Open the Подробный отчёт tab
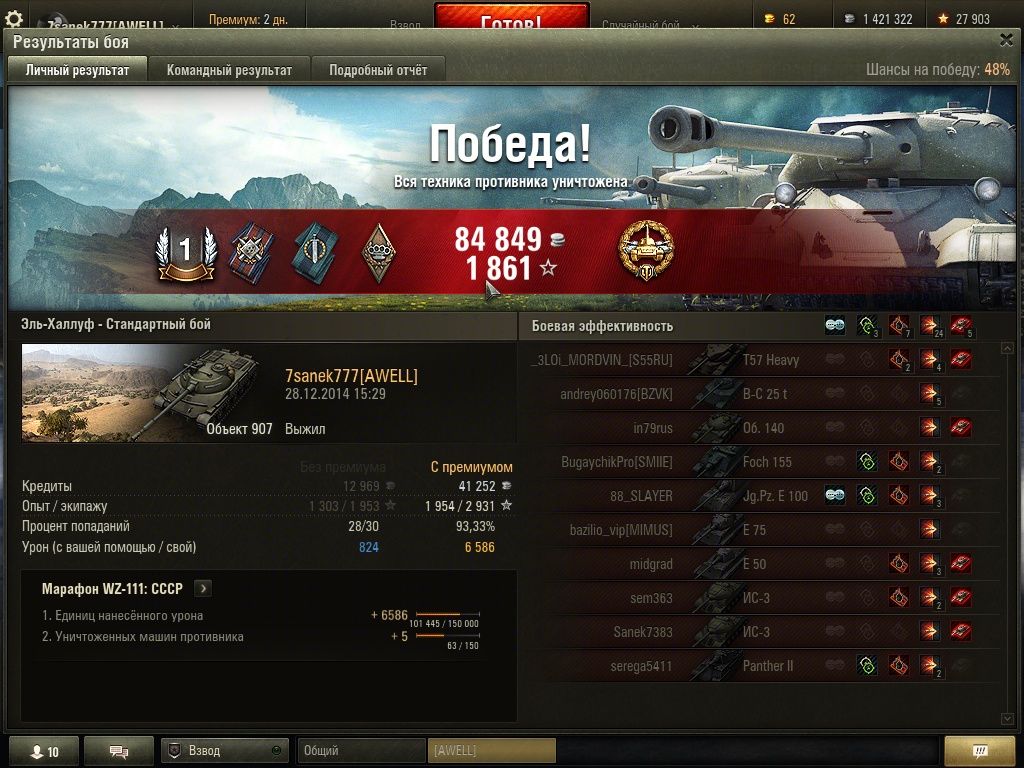The width and height of the screenshot is (1024, 768). pos(378,70)
